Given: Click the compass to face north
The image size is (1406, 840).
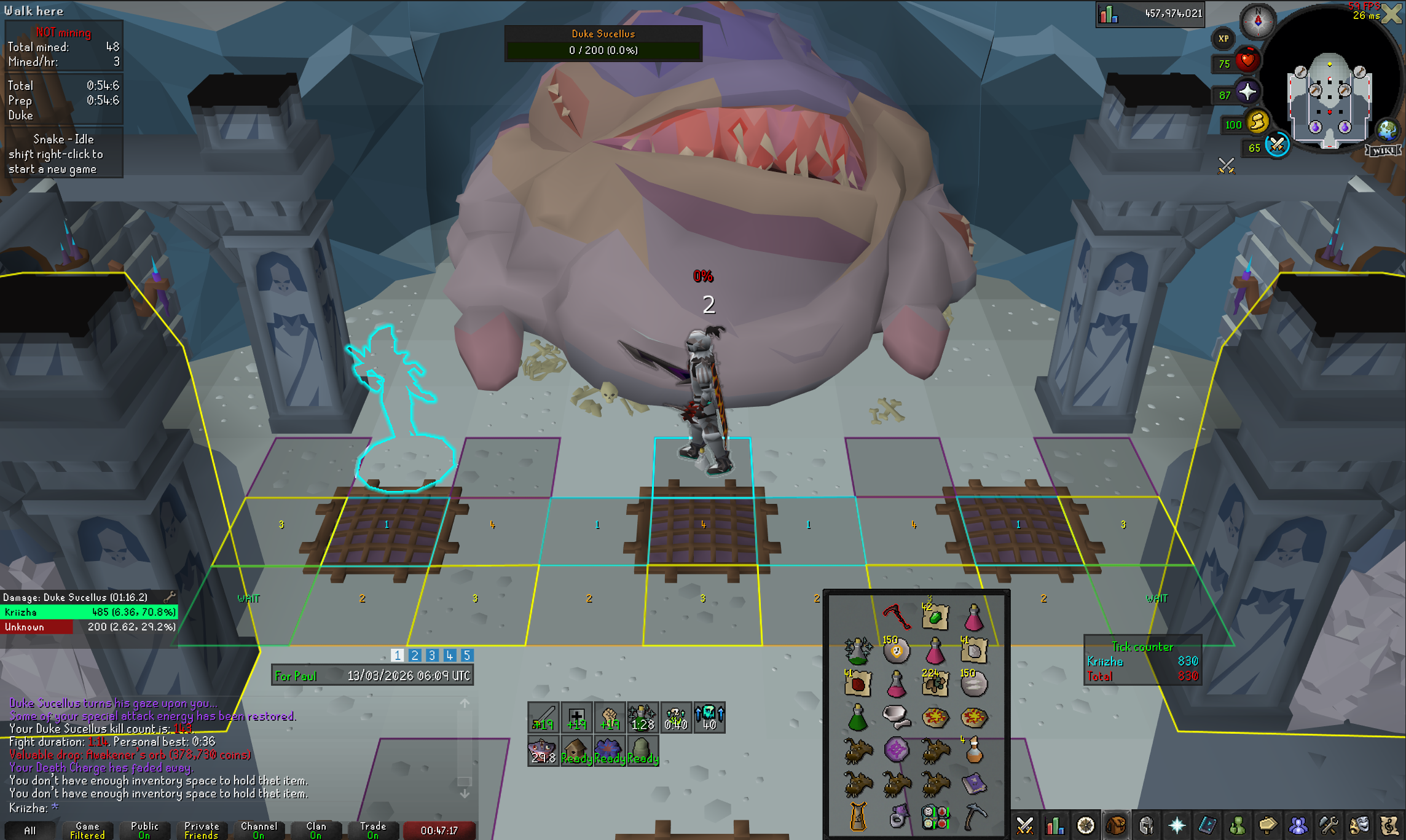Looking at the screenshot, I should [1257, 22].
